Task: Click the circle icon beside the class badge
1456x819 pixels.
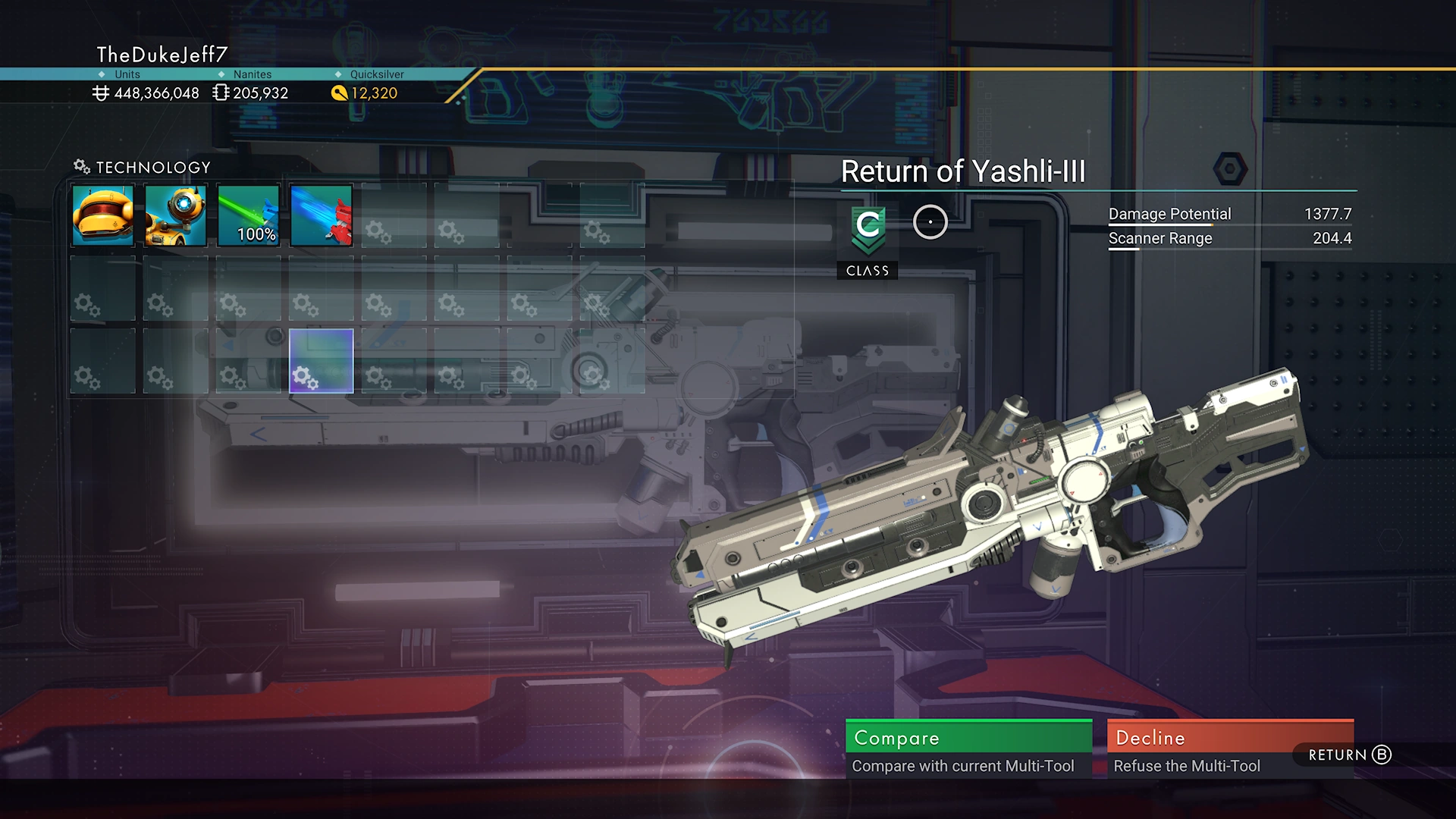Action: (930, 222)
